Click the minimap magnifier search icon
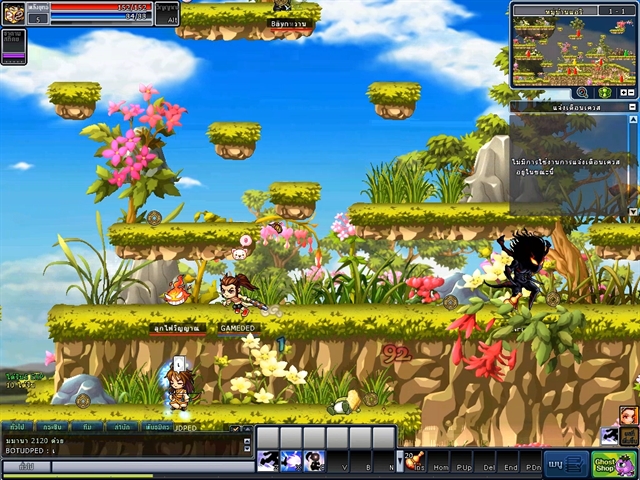Viewport: 640px width, 480px height. pyautogui.click(x=581, y=92)
